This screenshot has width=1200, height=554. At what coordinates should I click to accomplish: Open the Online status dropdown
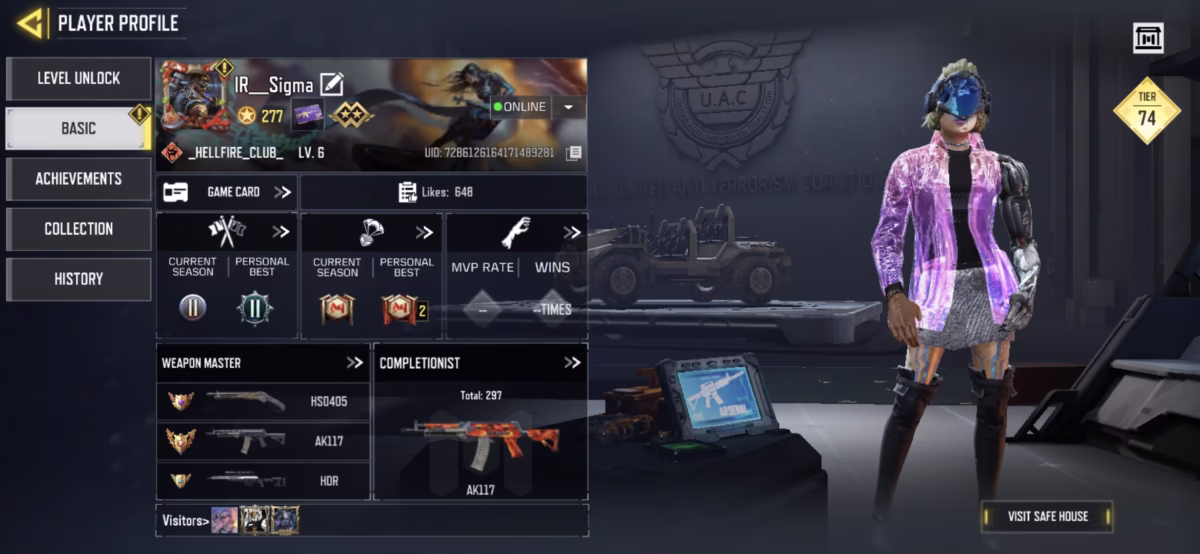[x=568, y=107]
